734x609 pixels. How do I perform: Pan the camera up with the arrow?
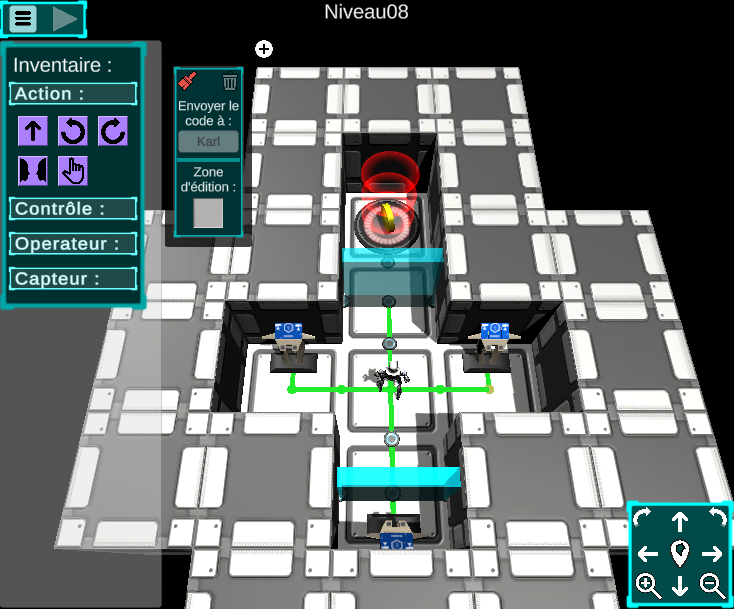pyautogui.click(x=680, y=520)
